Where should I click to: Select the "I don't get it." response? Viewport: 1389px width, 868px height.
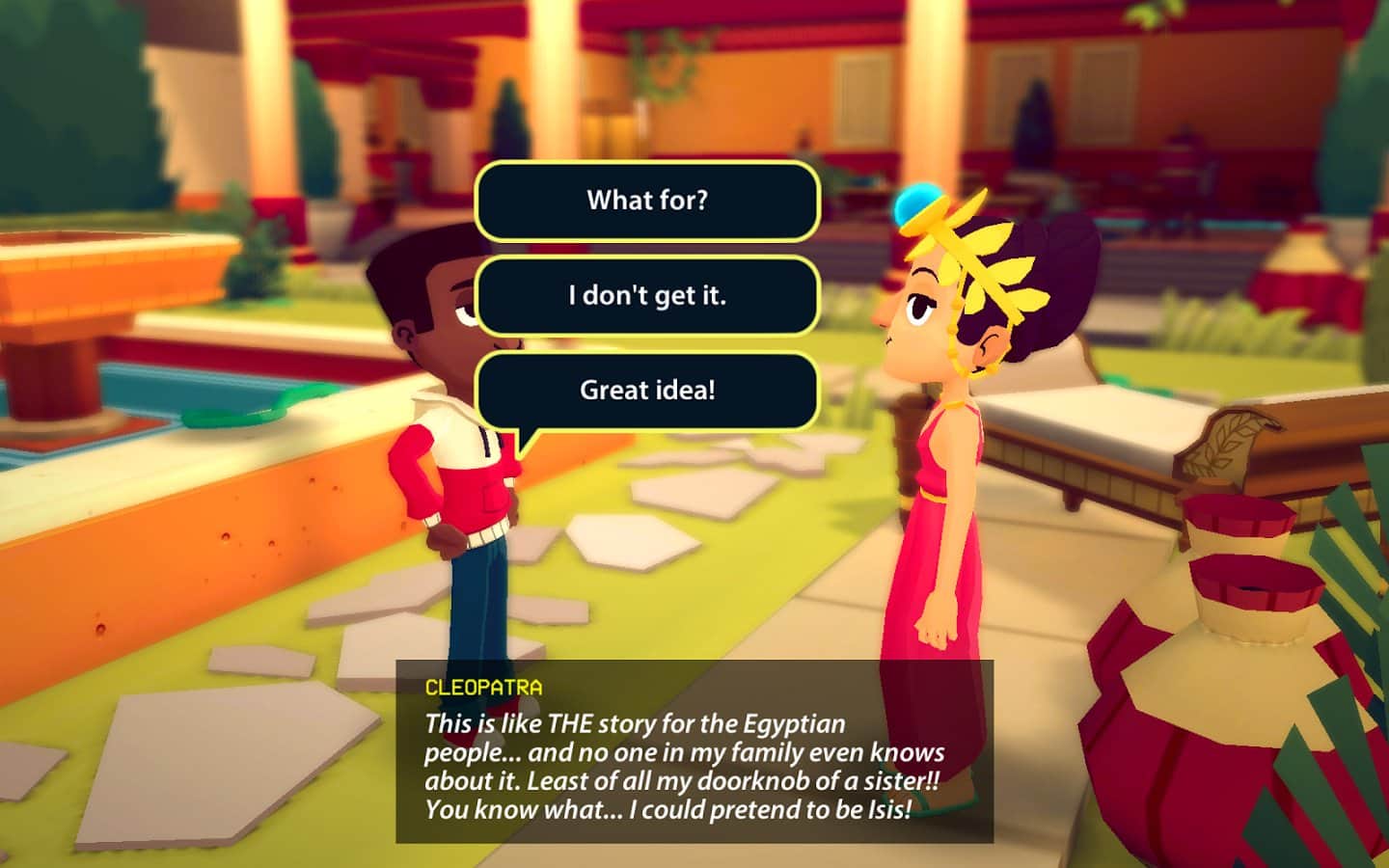click(x=646, y=295)
